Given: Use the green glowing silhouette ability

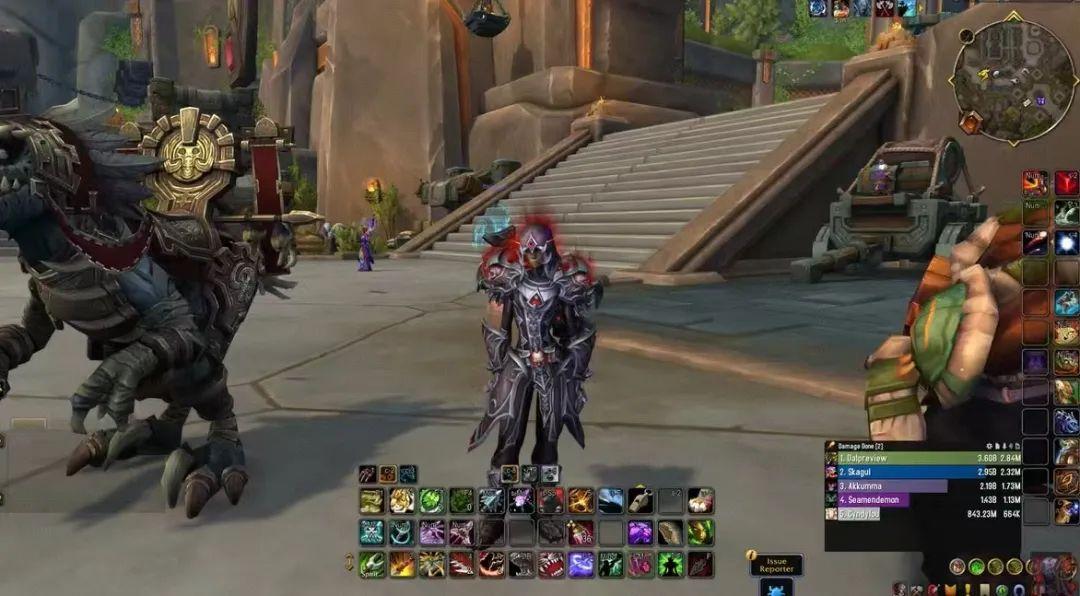Looking at the screenshot, I should coord(671,564).
